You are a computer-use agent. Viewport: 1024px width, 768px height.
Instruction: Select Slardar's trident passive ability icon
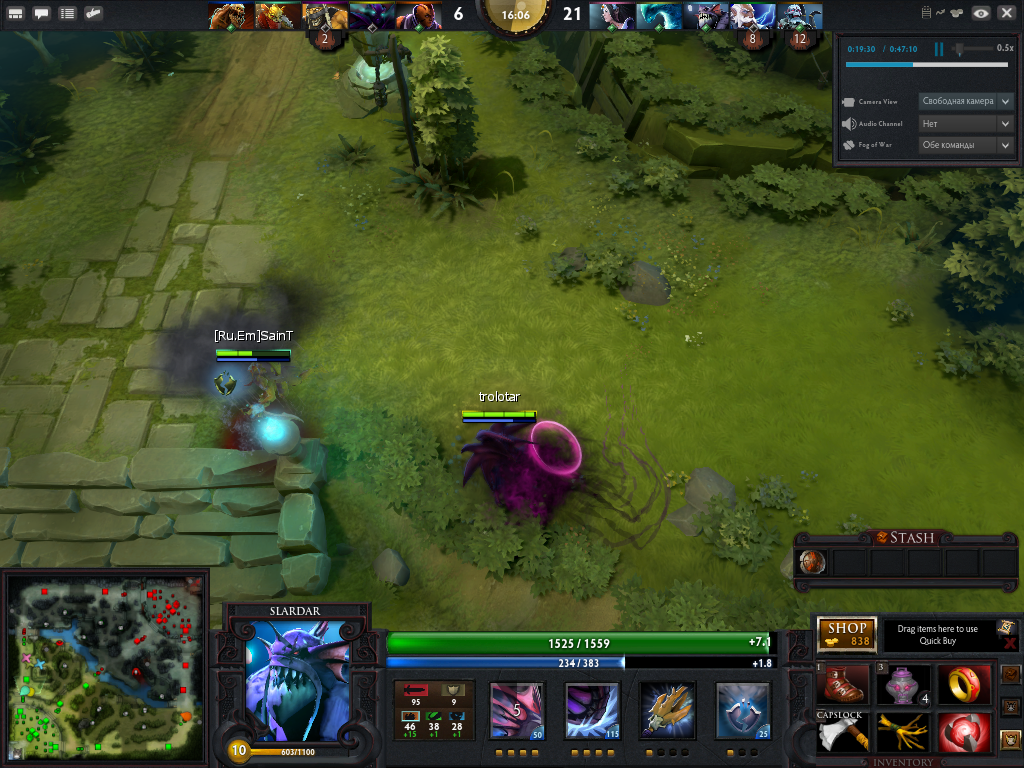[668, 711]
